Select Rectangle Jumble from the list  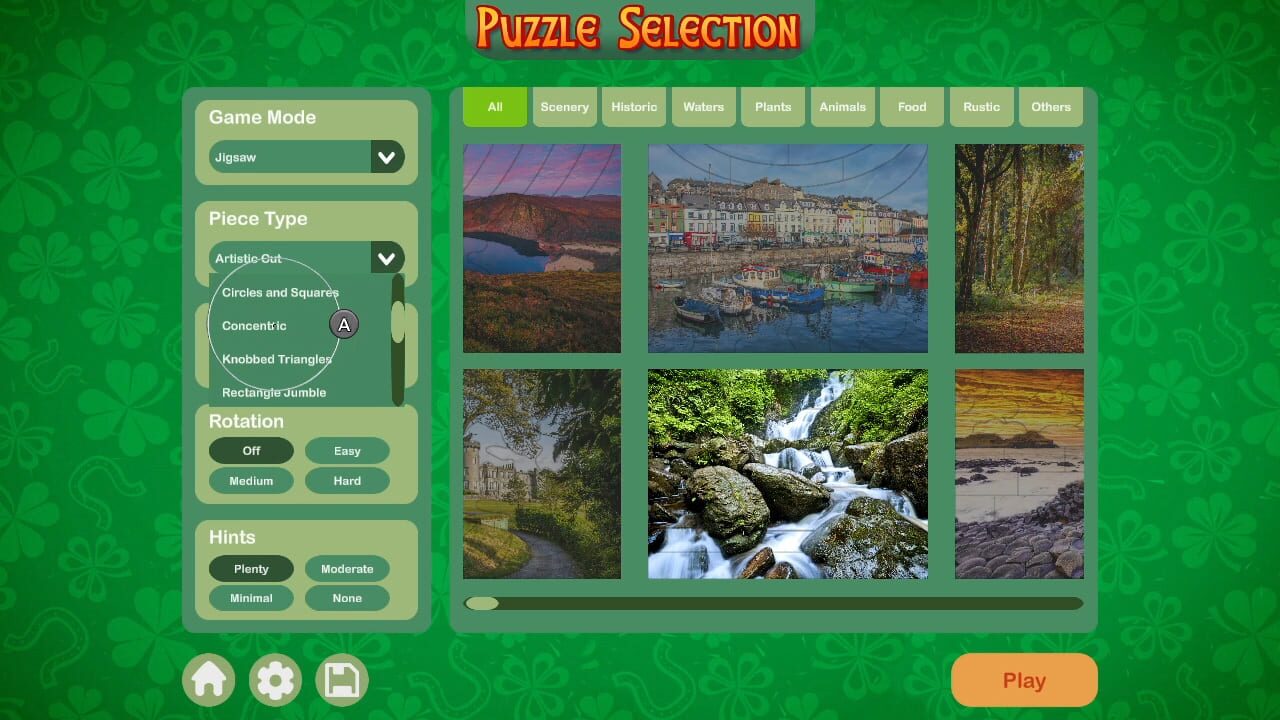(273, 392)
